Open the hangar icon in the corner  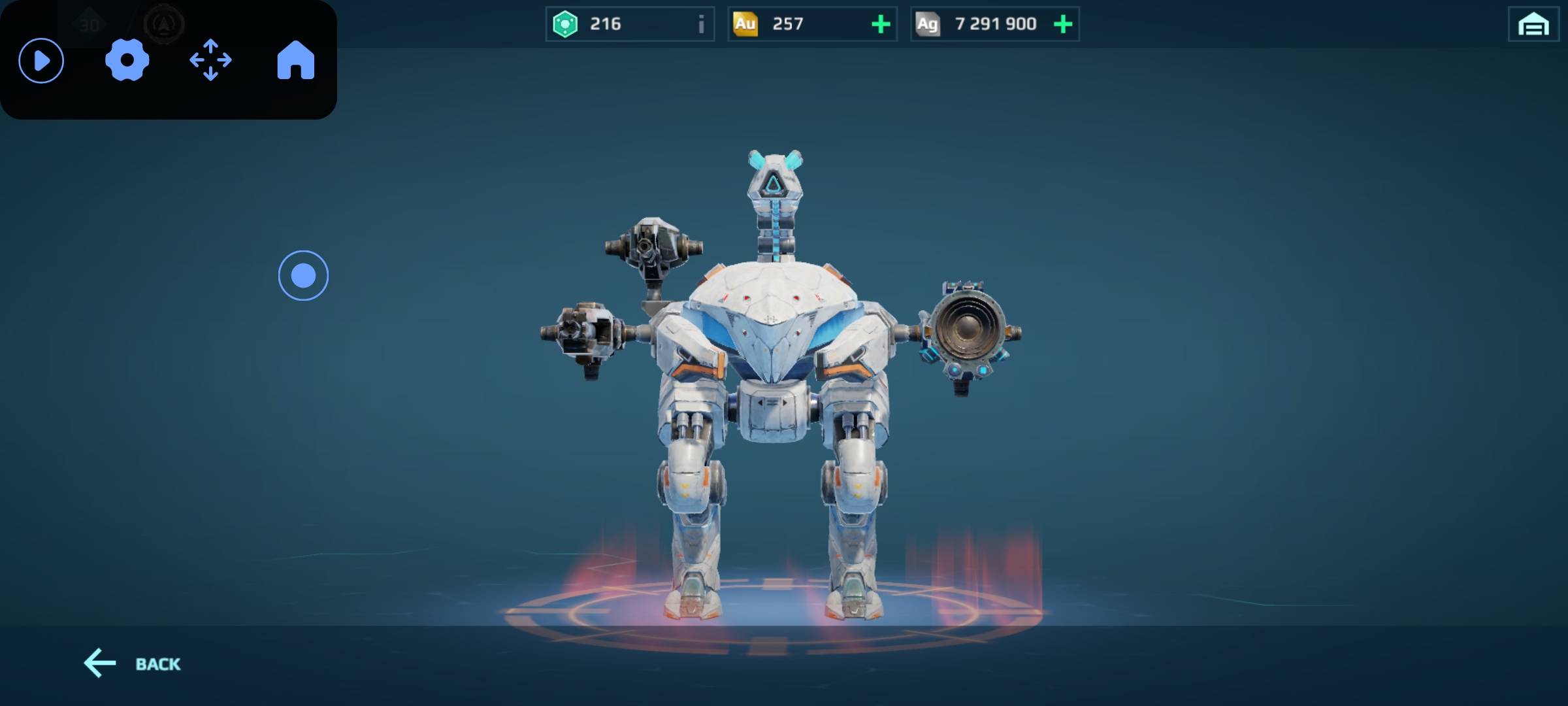point(1533,25)
